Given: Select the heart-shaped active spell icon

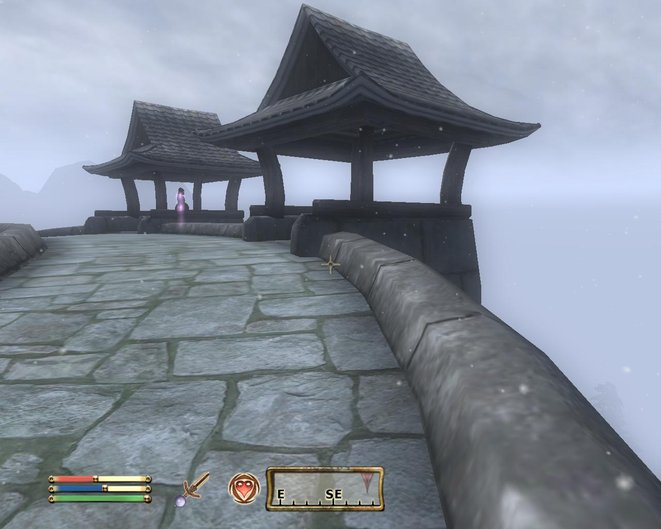Looking at the screenshot, I should [x=242, y=487].
